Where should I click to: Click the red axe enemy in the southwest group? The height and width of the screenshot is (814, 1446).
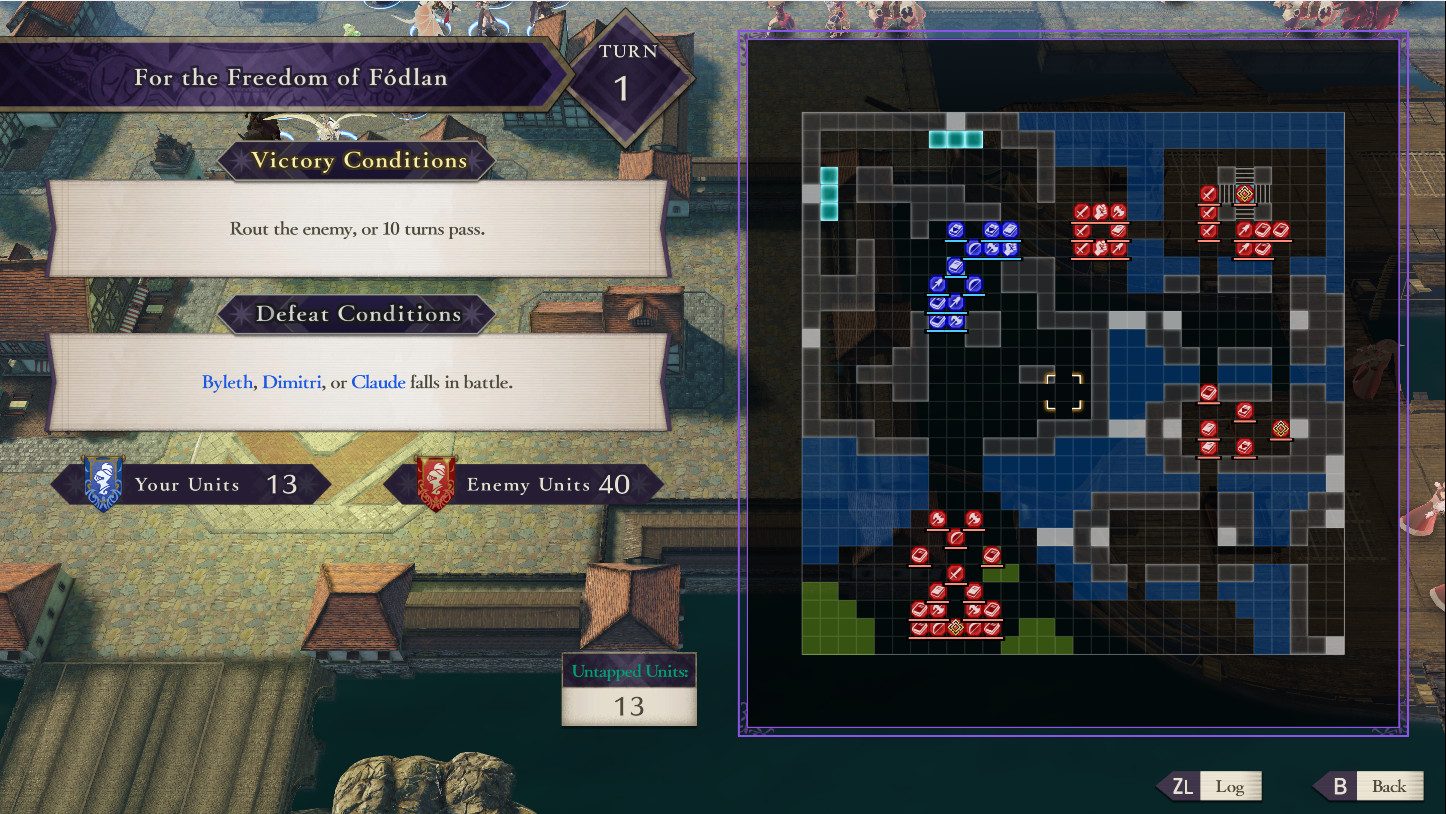click(937, 518)
